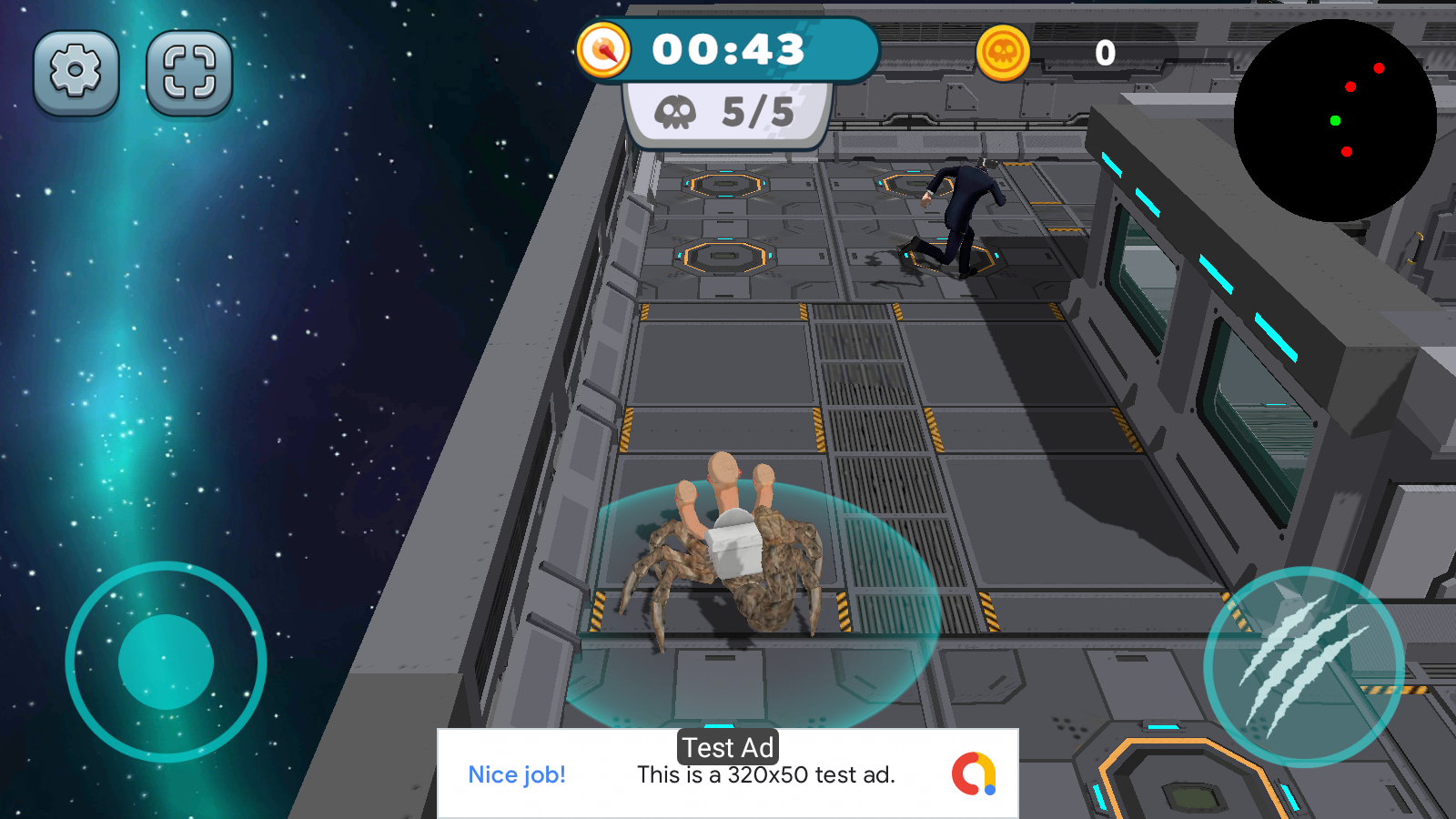Open the "Nice job!" test ad banner

[727, 773]
